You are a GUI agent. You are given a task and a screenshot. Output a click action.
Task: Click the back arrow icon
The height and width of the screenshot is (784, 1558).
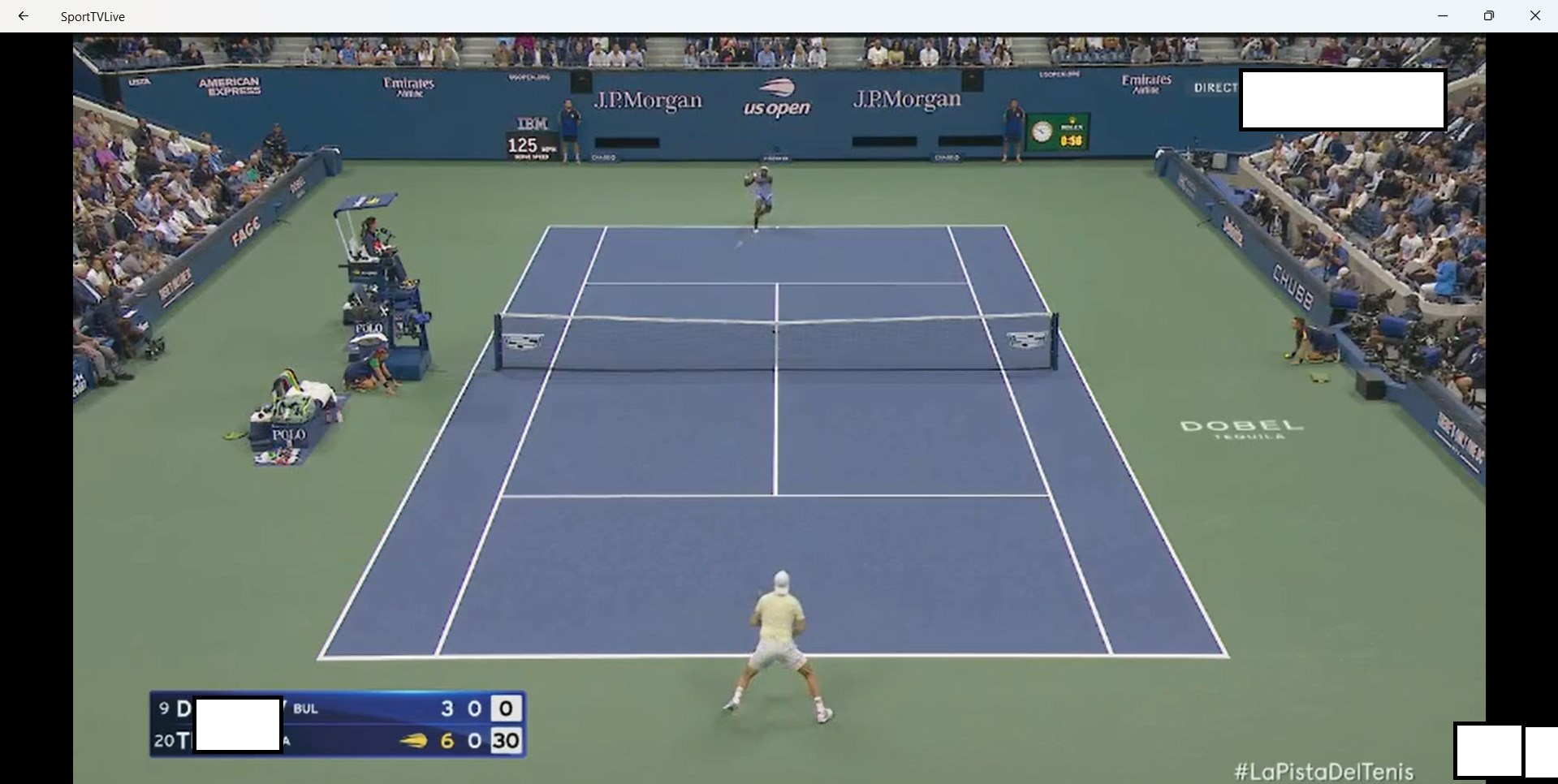pos(22,15)
